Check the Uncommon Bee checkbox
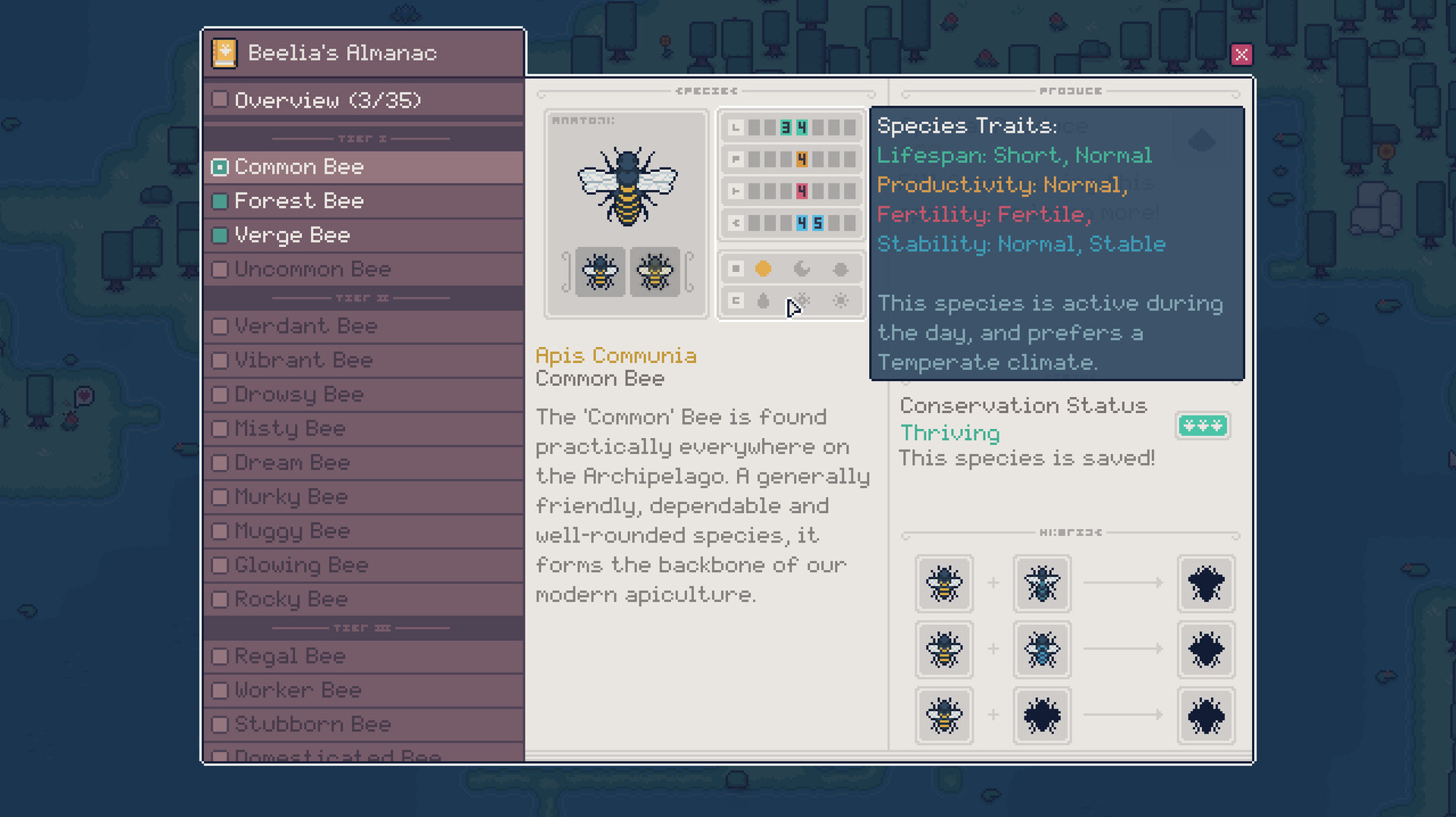The width and height of the screenshot is (1456, 817). click(220, 269)
